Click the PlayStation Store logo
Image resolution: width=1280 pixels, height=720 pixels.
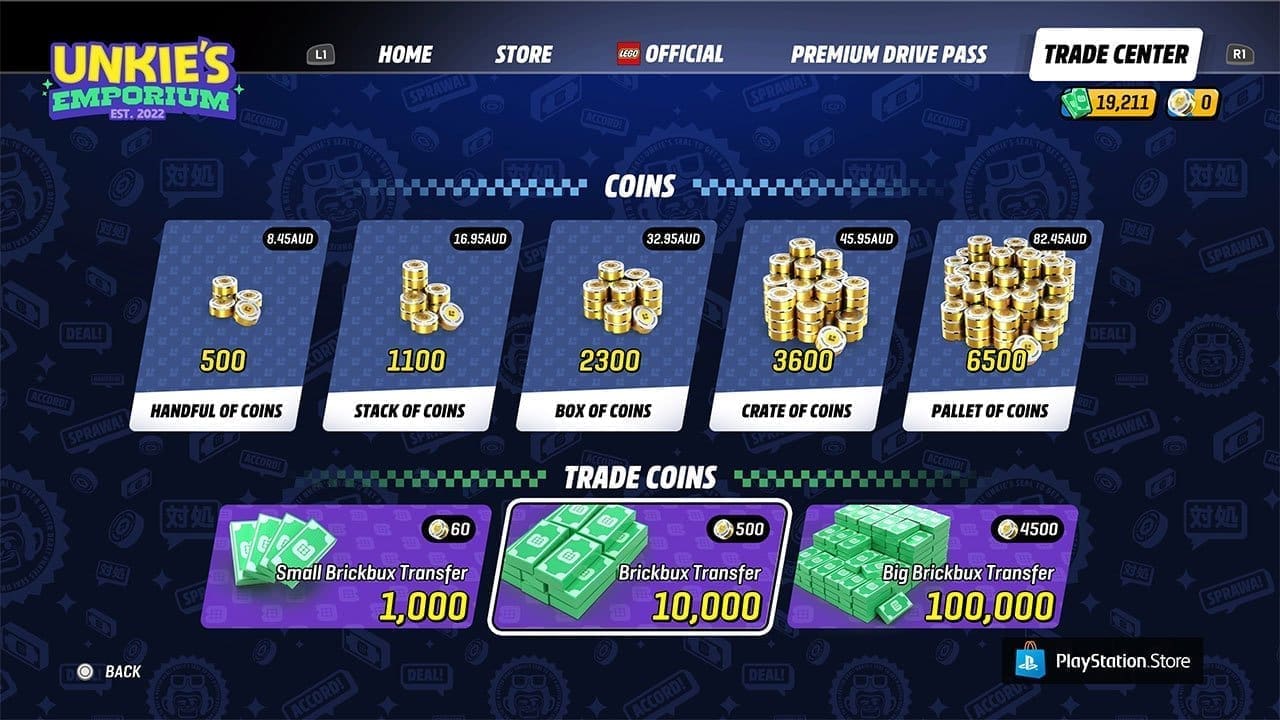[1105, 659]
